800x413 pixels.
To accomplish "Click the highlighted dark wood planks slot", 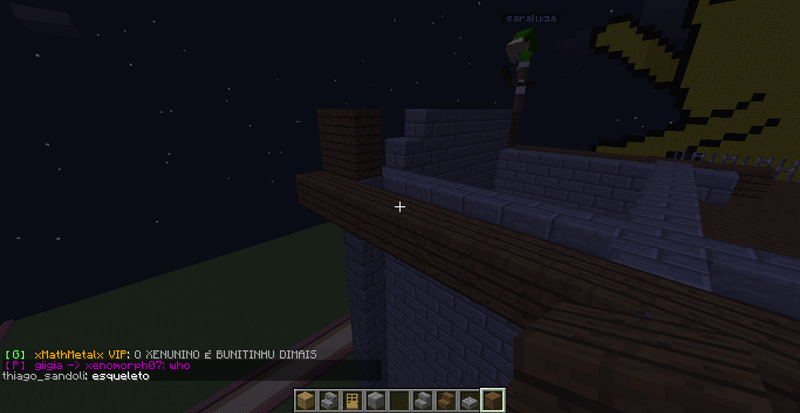I will [491, 401].
